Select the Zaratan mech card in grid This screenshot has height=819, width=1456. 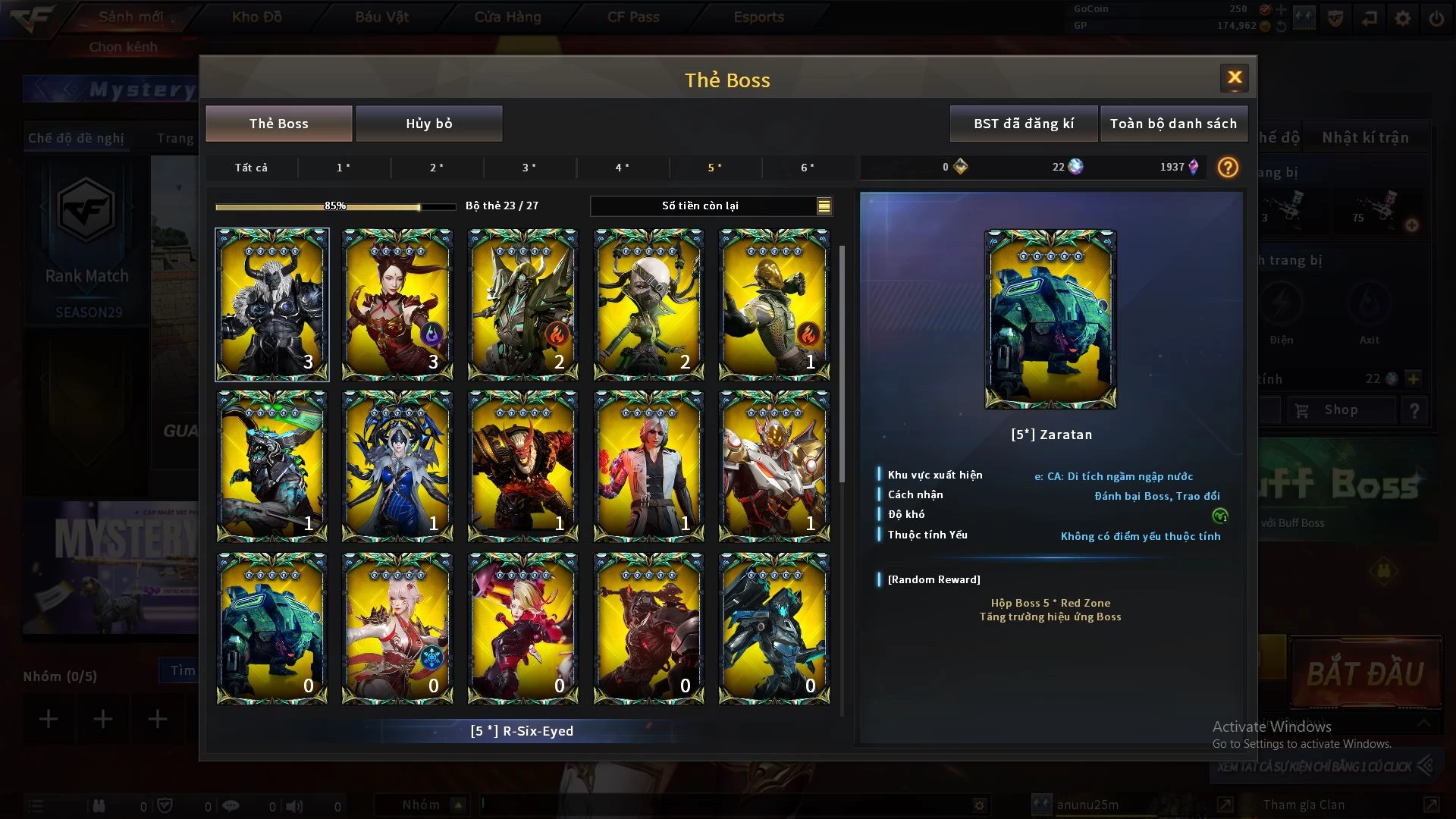click(x=271, y=628)
